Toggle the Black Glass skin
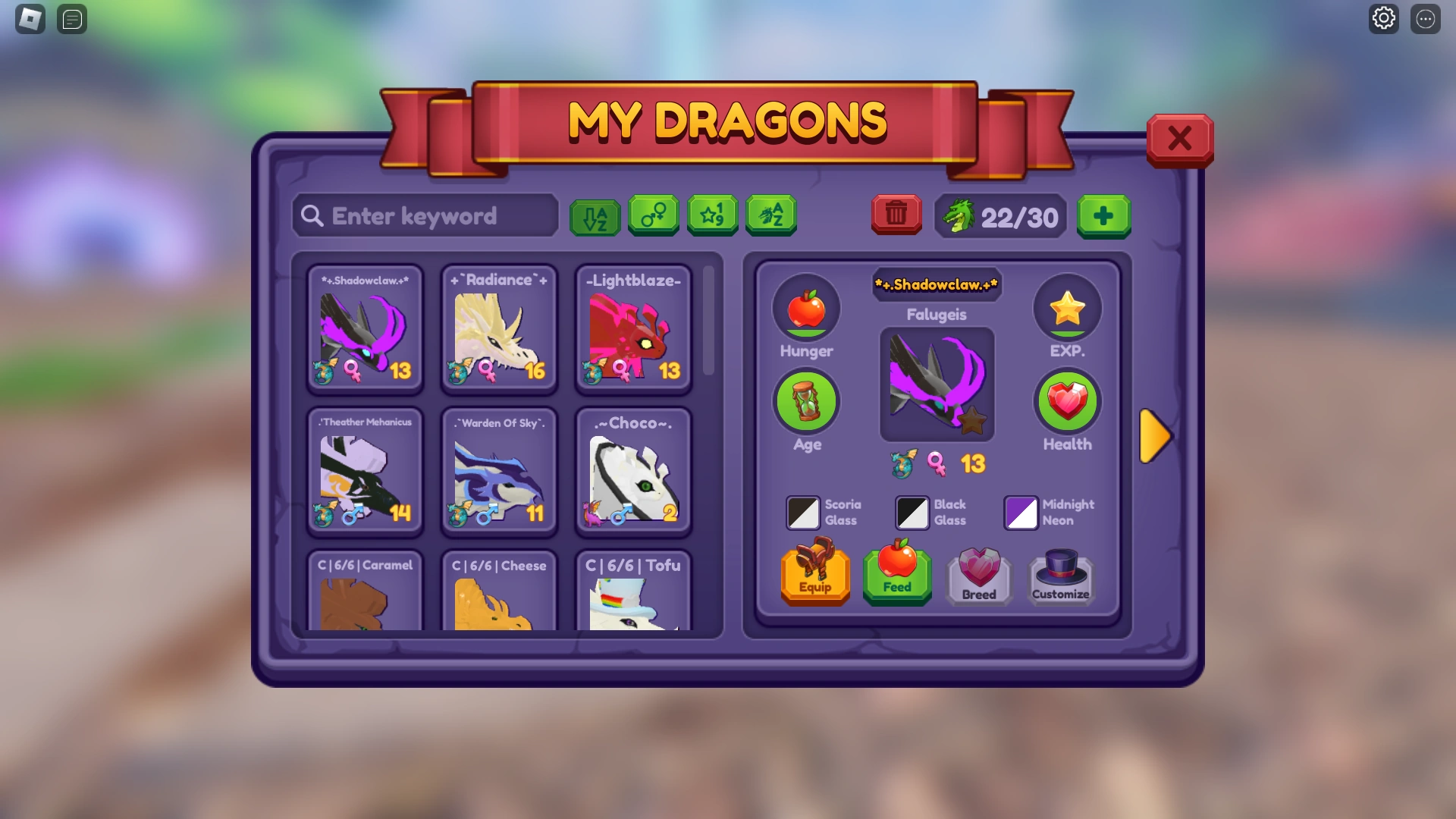Image resolution: width=1456 pixels, height=819 pixels. (912, 512)
